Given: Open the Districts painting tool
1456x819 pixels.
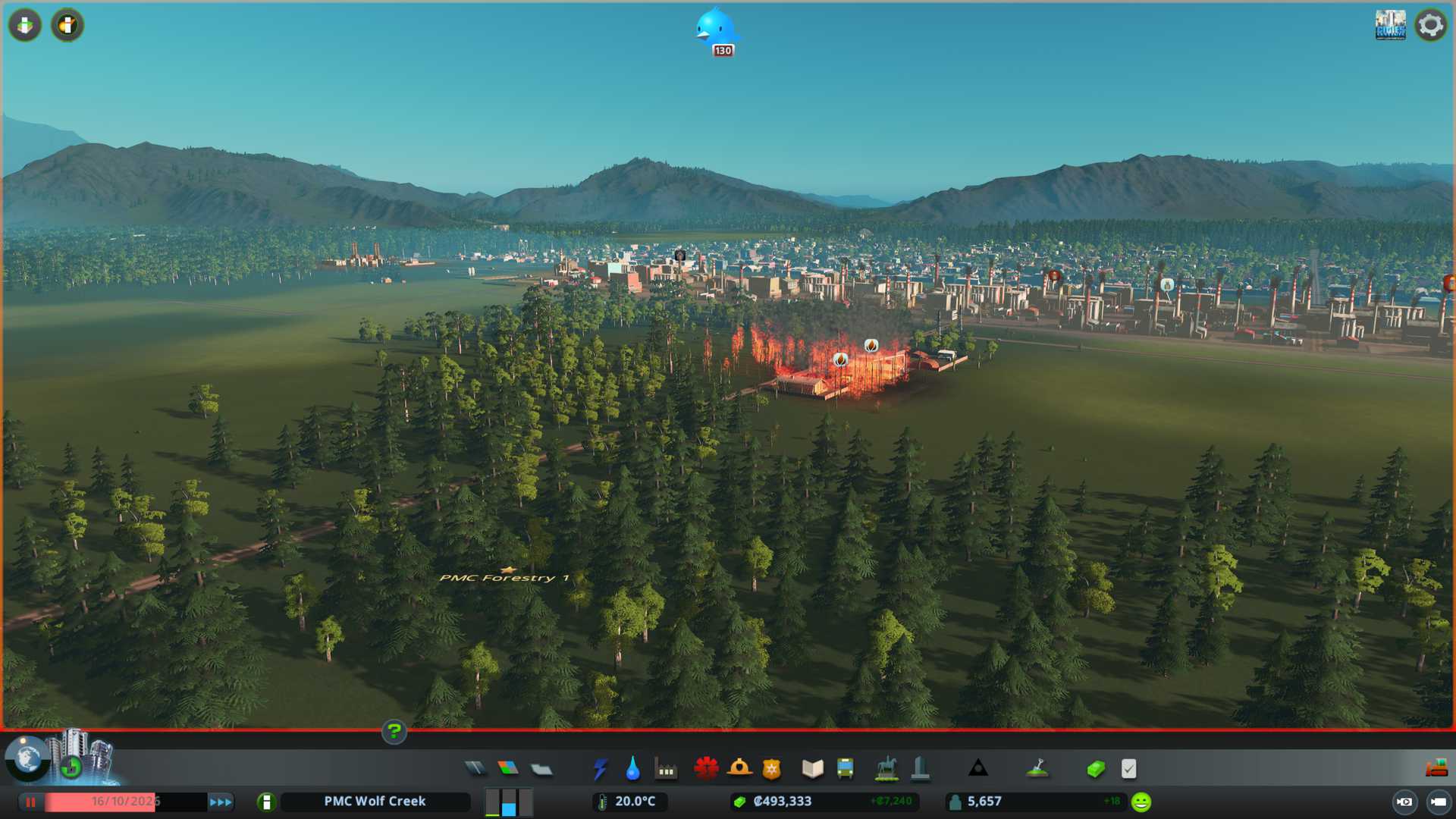Looking at the screenshot, I should (541, 769).
